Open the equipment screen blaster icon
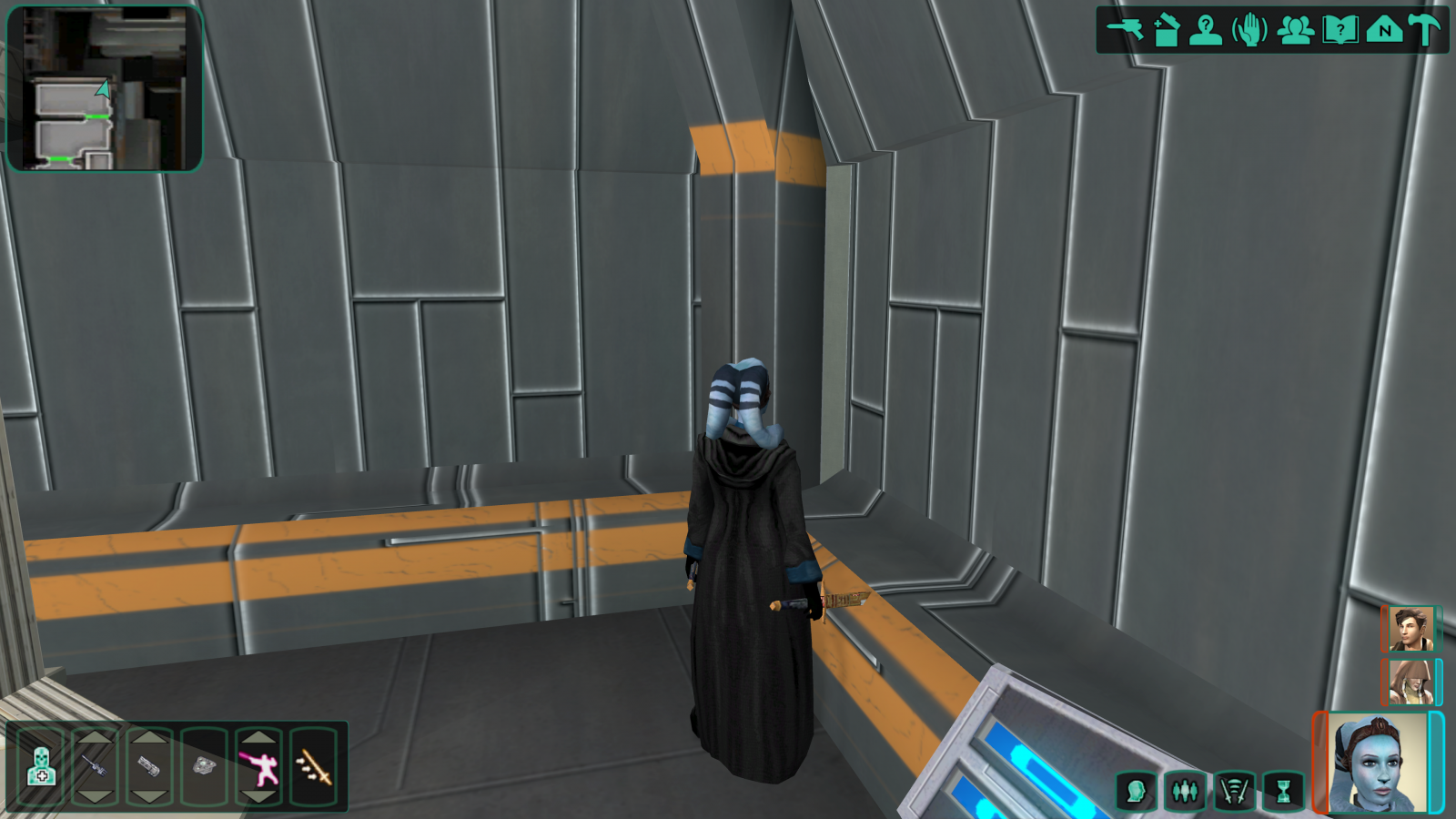This screenshot has height=819, width=1456. point(1126,29)
